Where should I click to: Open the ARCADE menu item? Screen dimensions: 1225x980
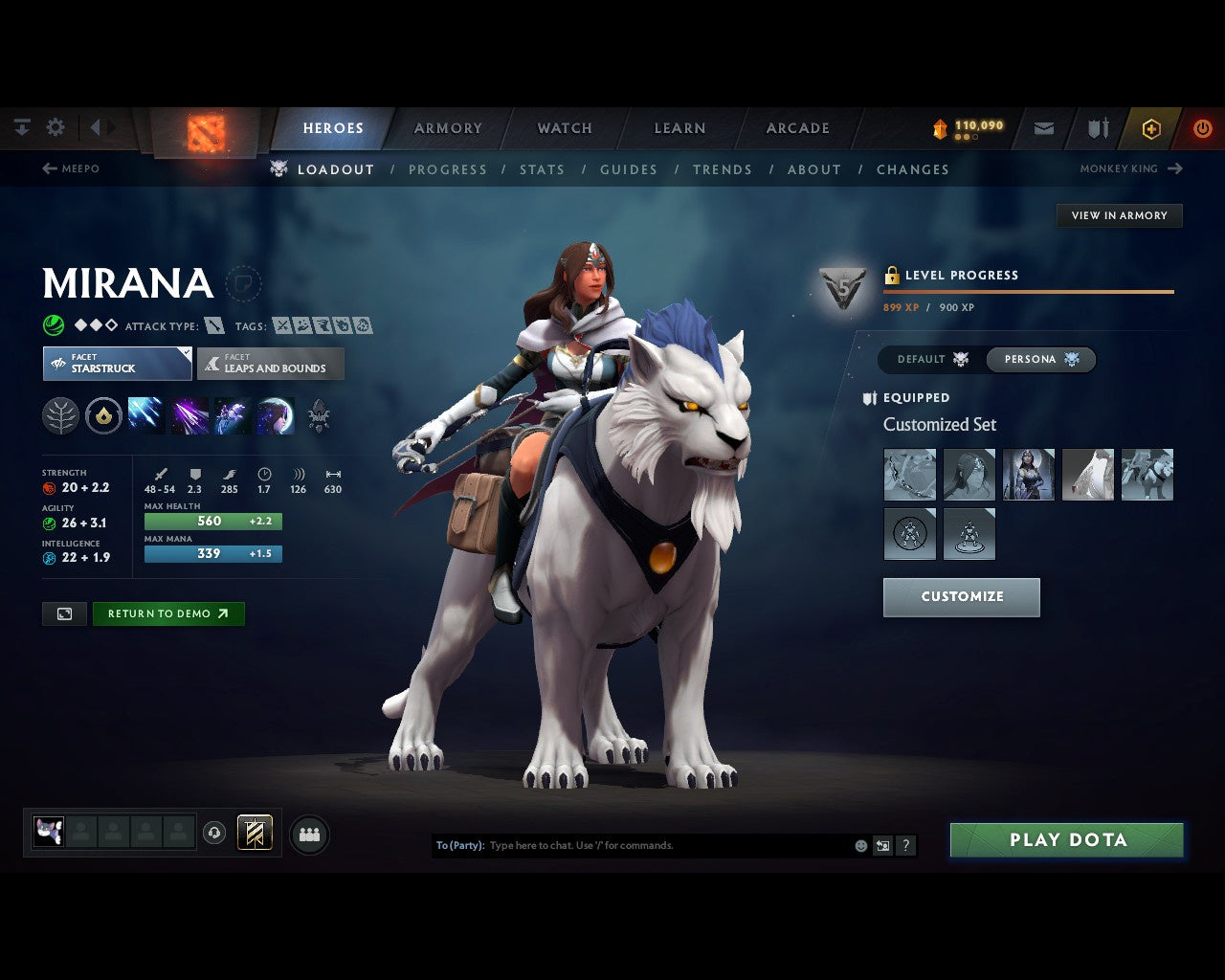[797, 127]
